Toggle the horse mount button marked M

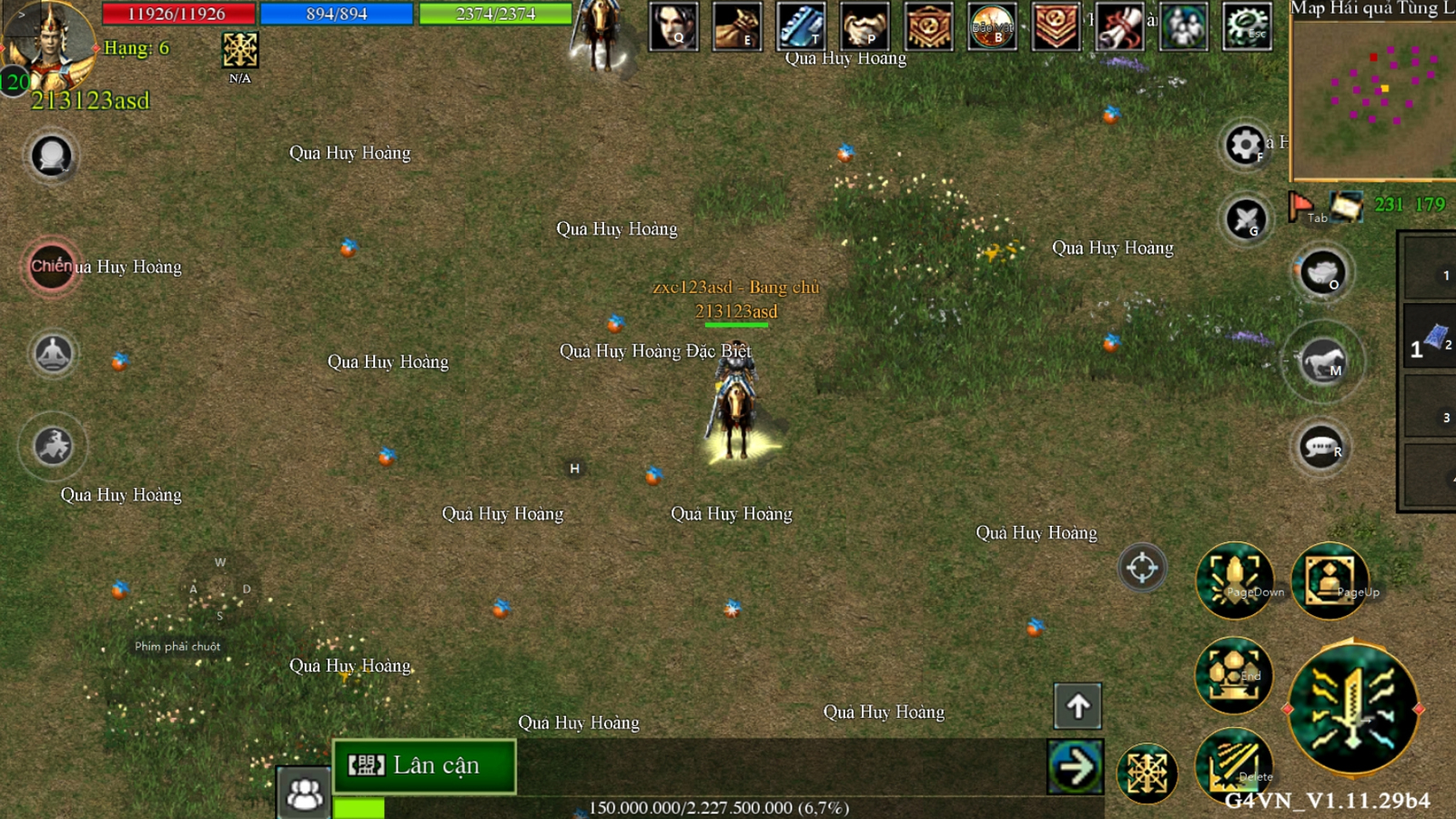[x=1323, y=362]
